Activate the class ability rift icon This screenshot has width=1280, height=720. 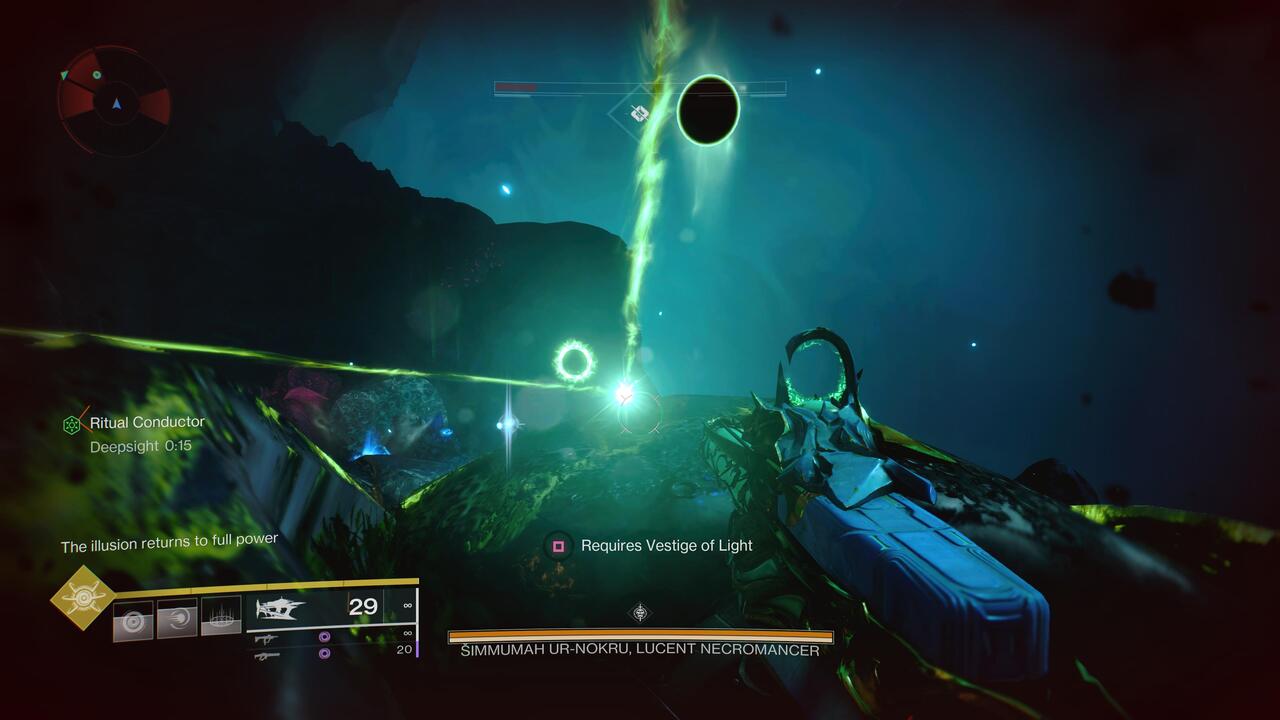click(221, 616)
